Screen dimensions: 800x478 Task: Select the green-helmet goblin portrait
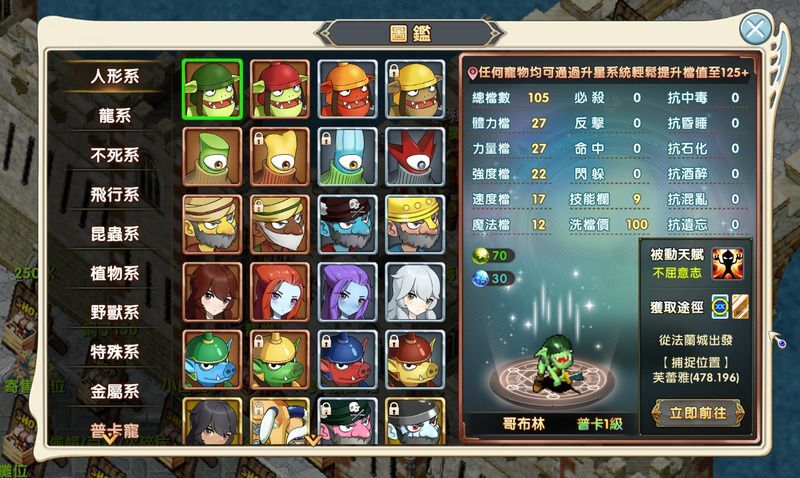(212, 87)
